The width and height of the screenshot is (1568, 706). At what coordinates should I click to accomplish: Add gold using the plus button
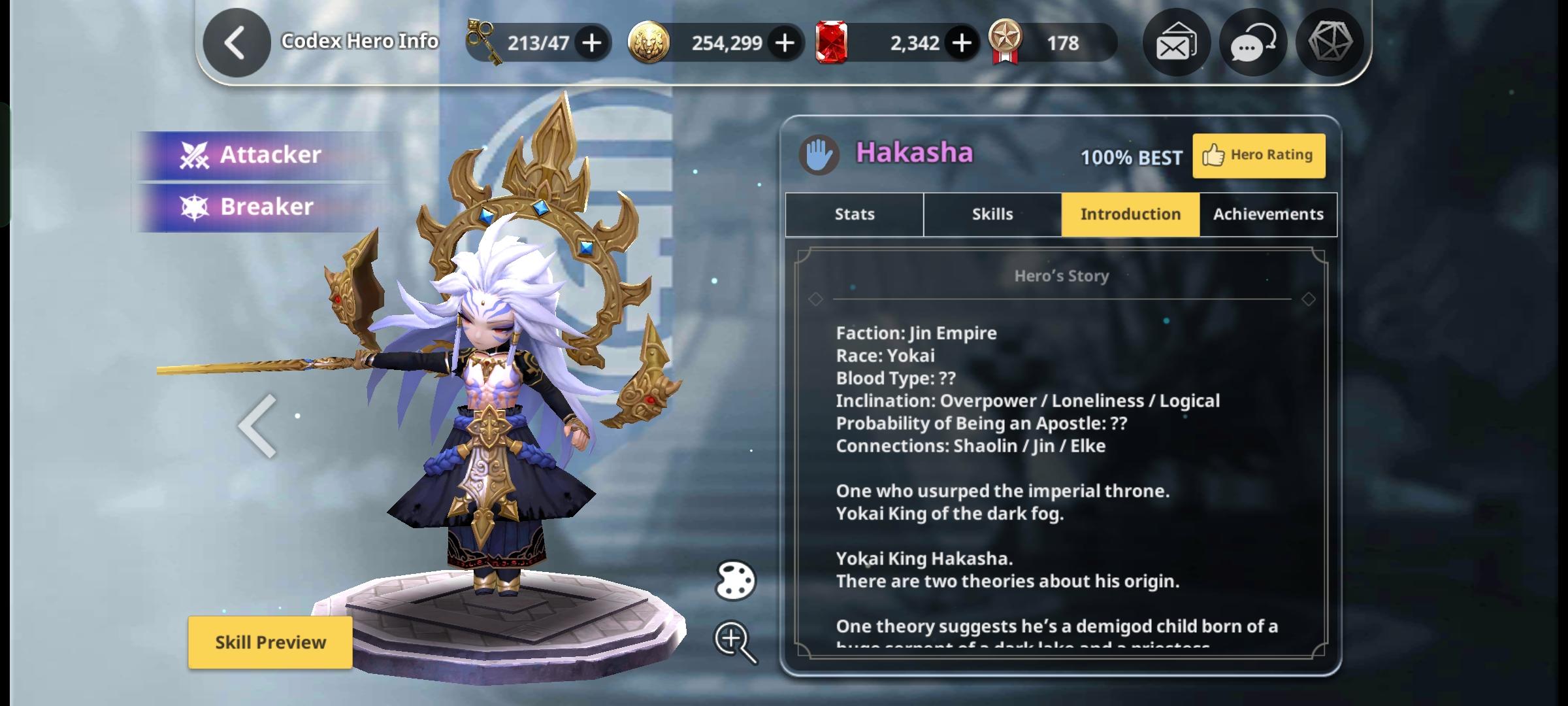[x=785, y=43]
